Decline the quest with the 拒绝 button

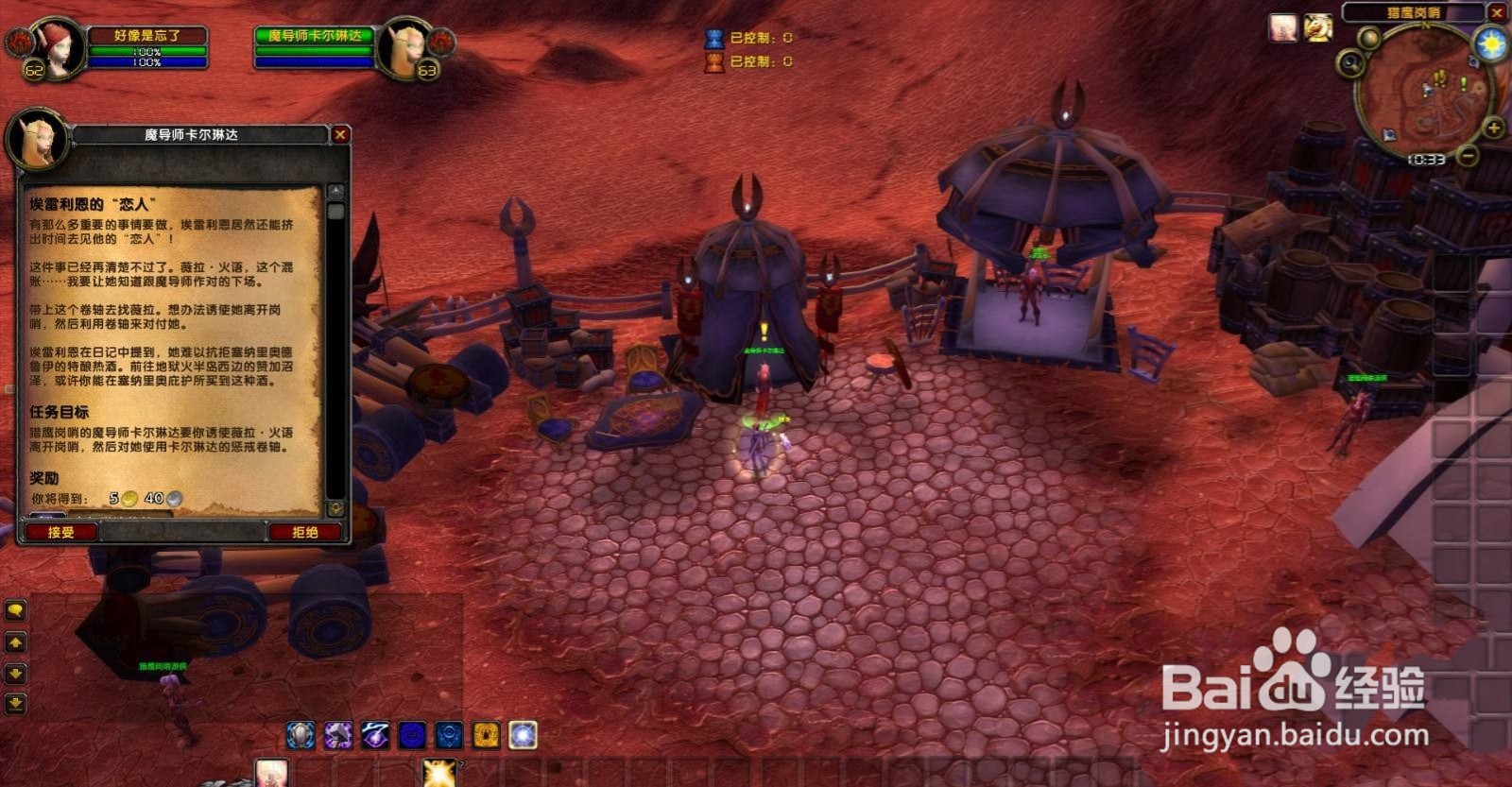coord(305,532)
